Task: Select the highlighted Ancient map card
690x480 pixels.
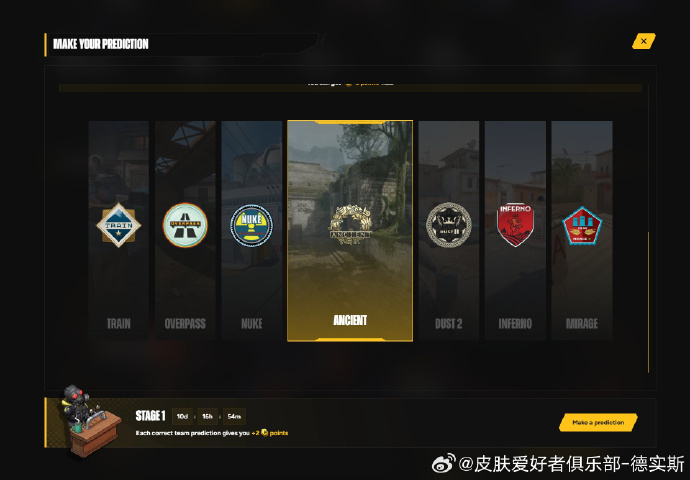Action: 350,231
